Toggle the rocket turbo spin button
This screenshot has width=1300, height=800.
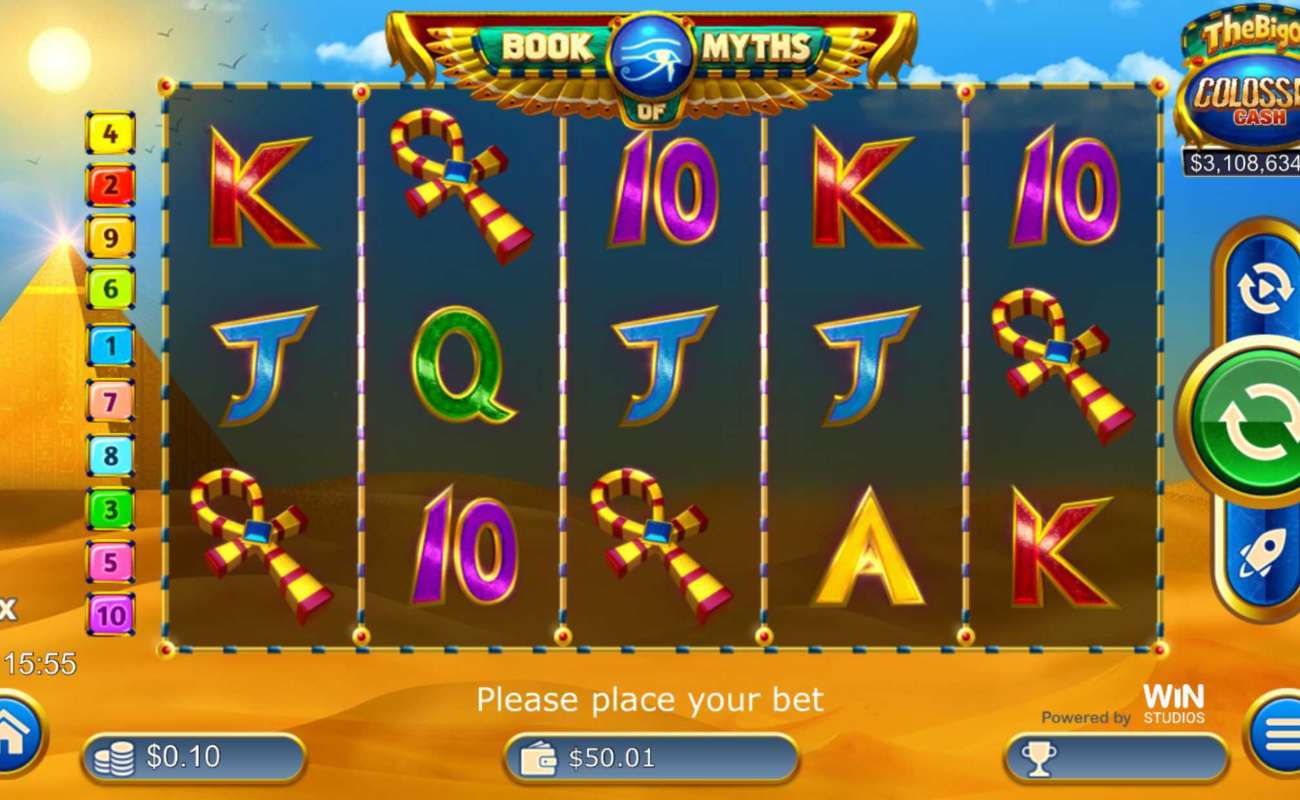point(1262,552)
